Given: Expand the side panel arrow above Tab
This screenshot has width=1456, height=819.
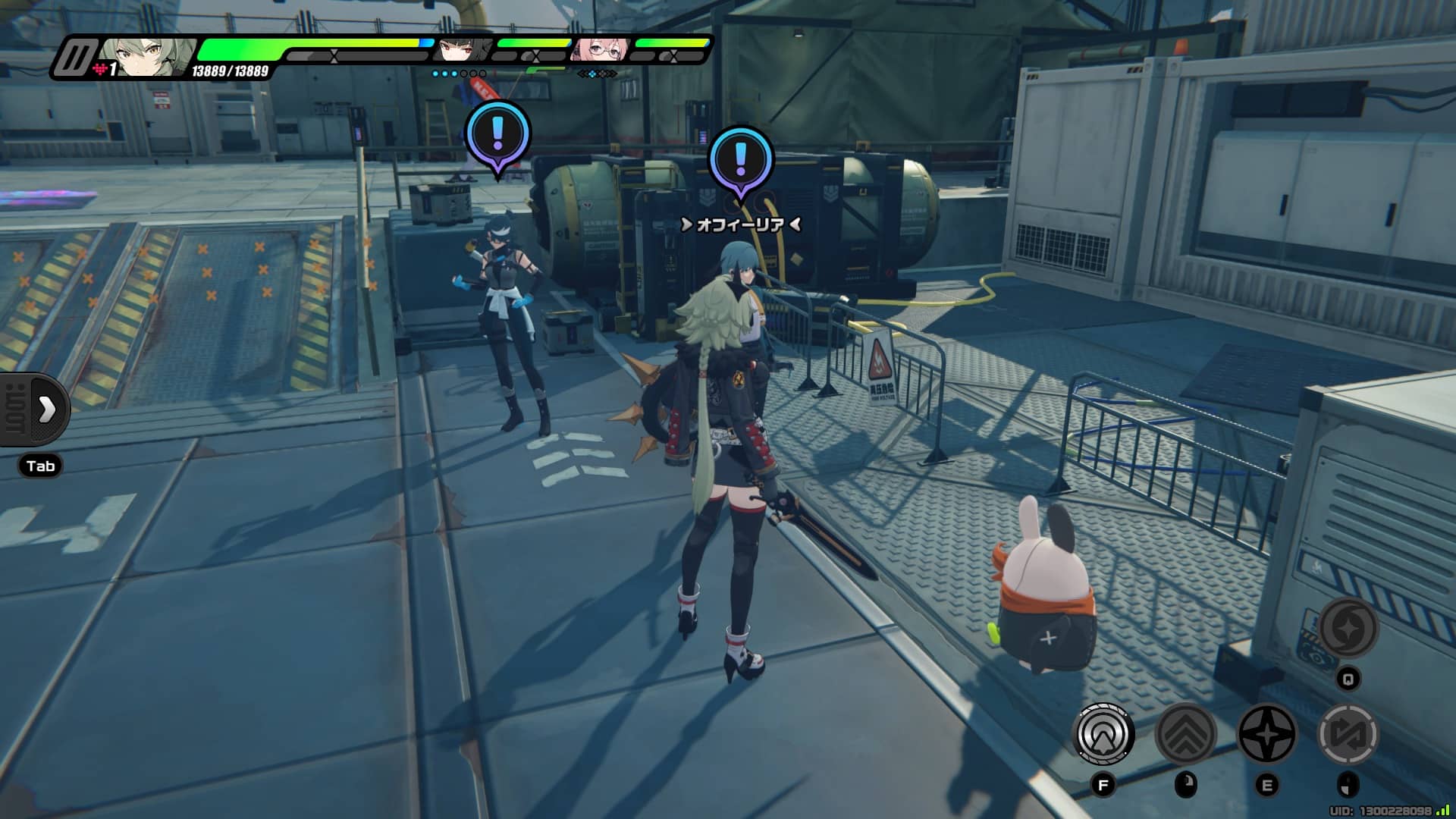Looking at the screenshot, I should 47,409.
